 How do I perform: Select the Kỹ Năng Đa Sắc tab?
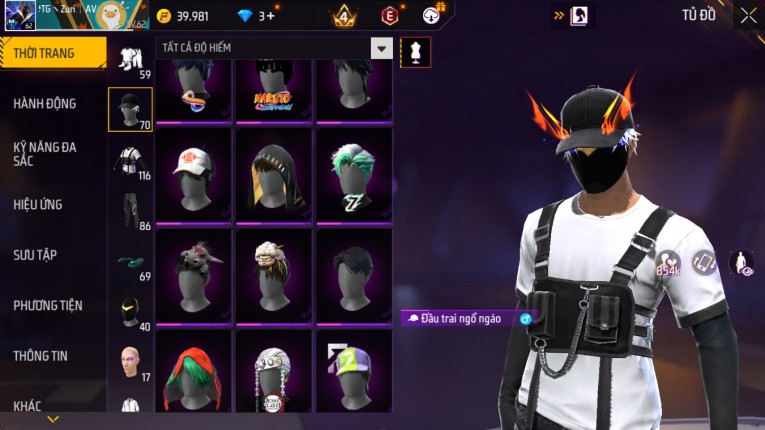click(45, 153)
